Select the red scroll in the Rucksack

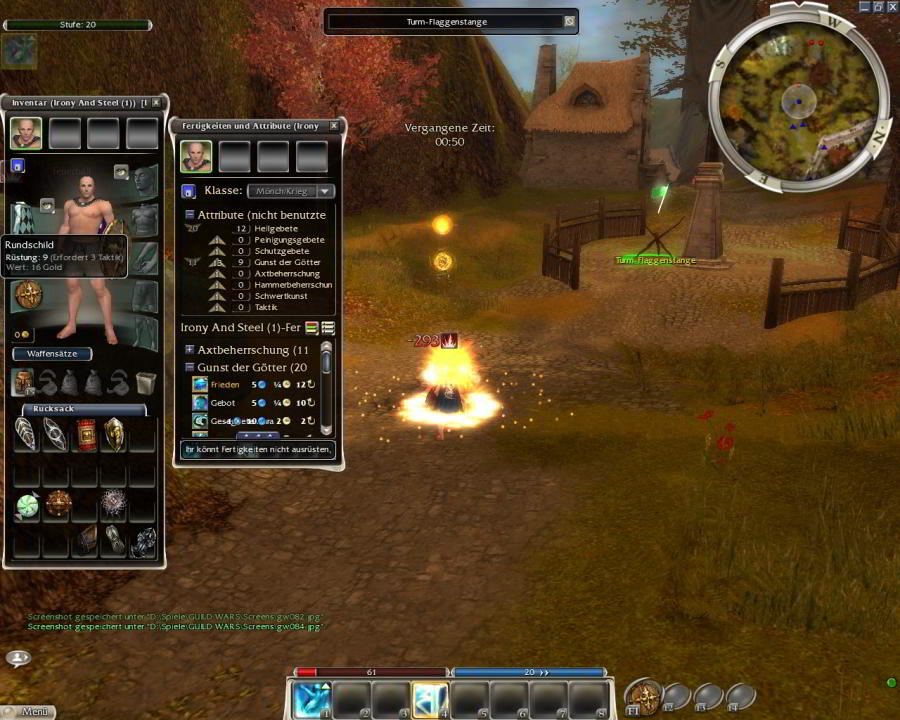[x=86, y=434]
